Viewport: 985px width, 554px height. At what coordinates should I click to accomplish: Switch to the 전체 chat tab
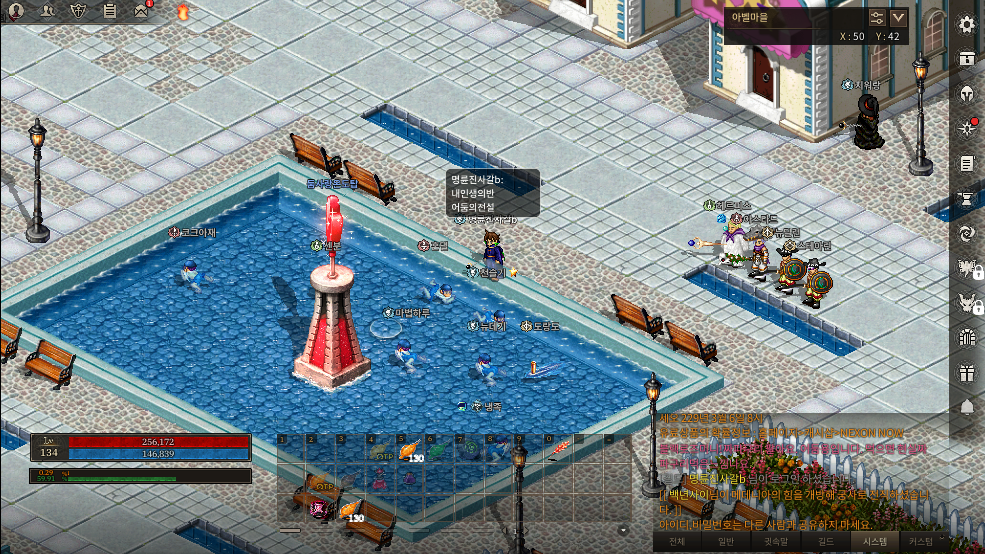click(677, 541)
